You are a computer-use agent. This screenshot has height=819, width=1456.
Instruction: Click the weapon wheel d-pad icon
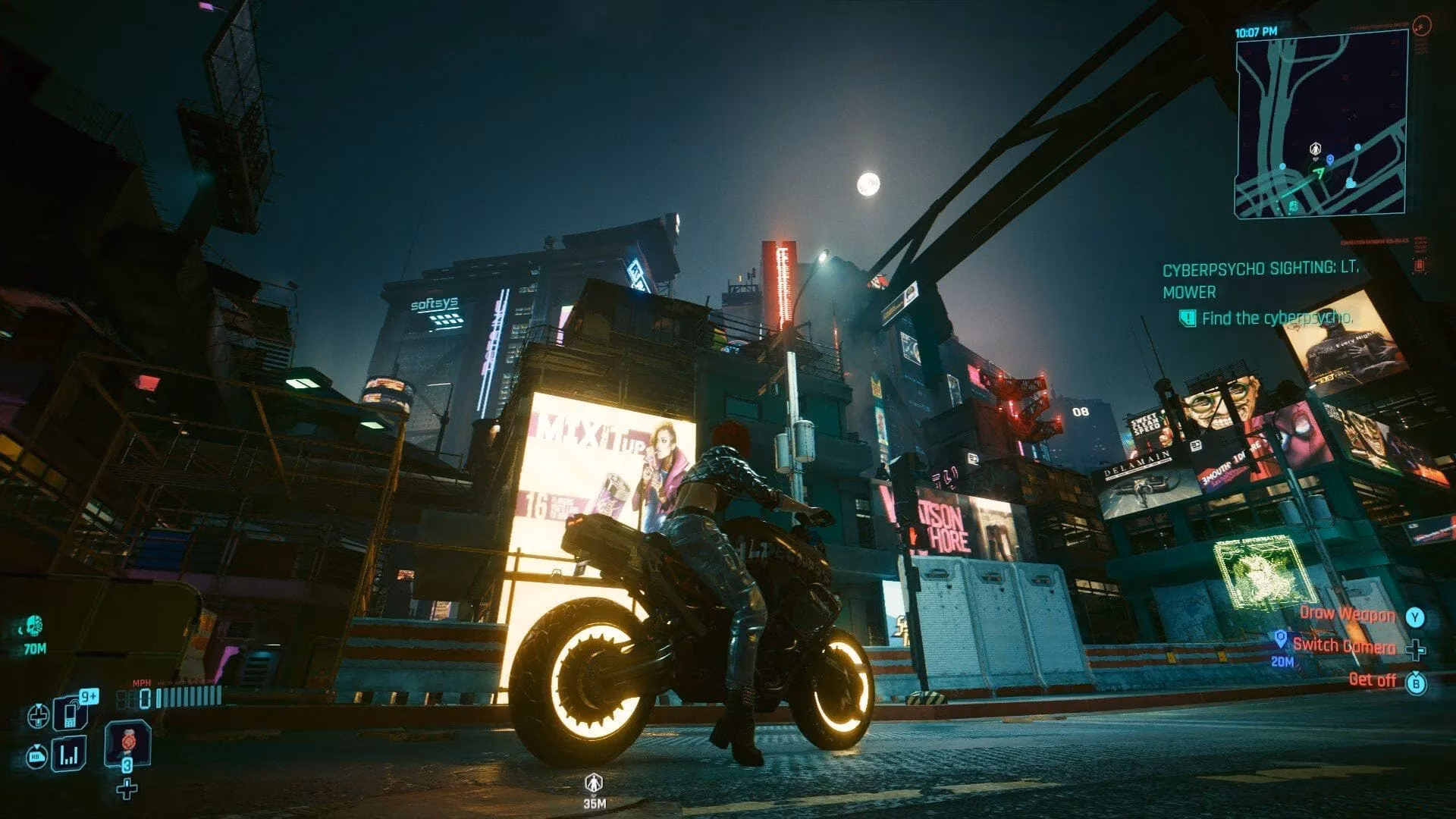pyautogui.click(x=38, y=715)
